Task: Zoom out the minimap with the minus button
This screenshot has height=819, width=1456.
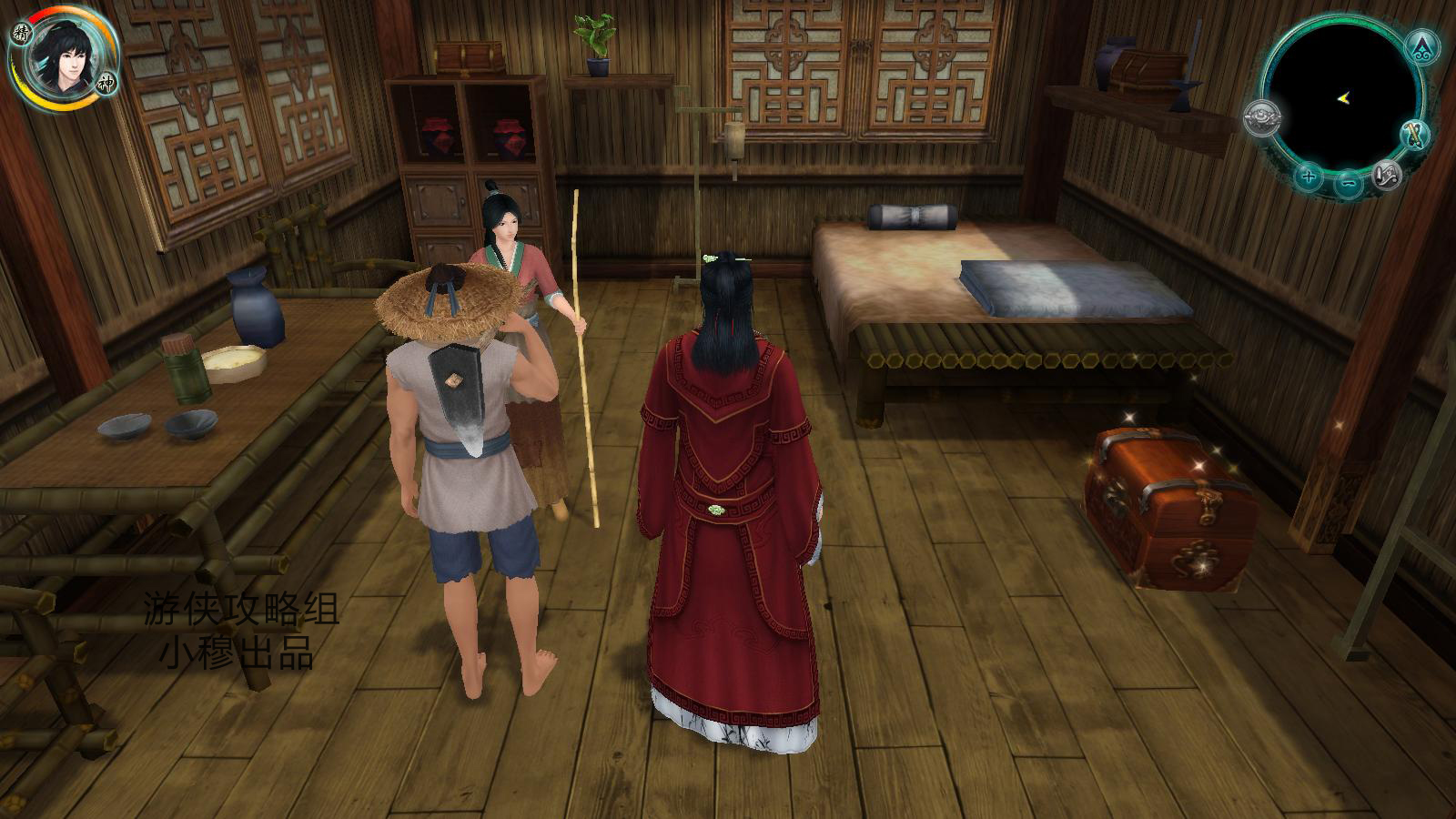Action: pos(1349,185)
